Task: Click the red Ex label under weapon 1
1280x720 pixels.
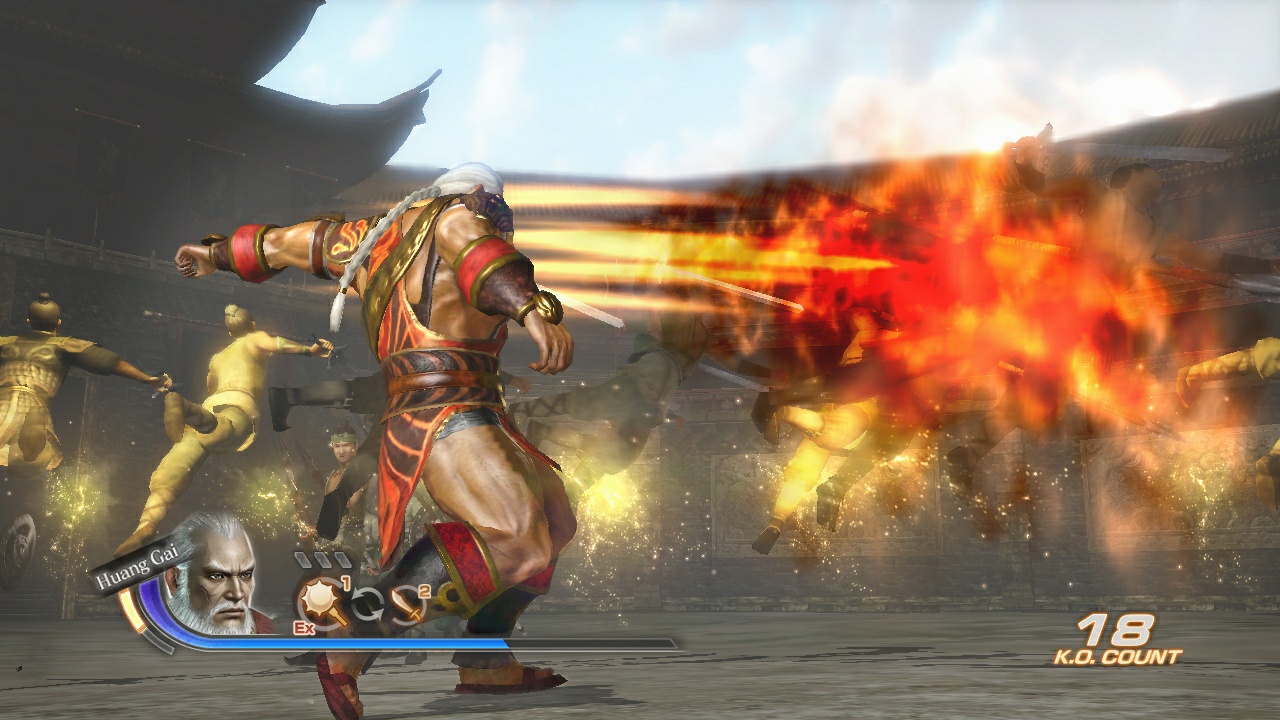Action: click(x=304, y=627)
